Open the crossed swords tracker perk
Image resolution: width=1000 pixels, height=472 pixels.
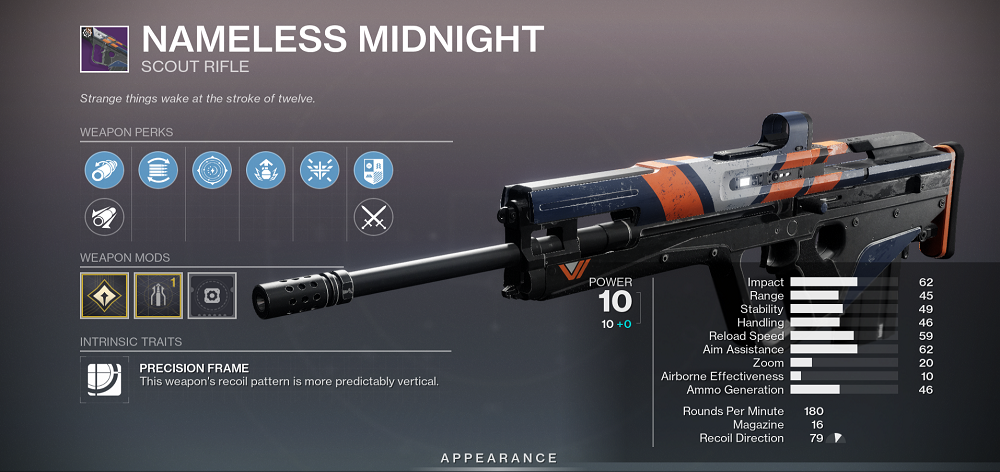point(374,216)
